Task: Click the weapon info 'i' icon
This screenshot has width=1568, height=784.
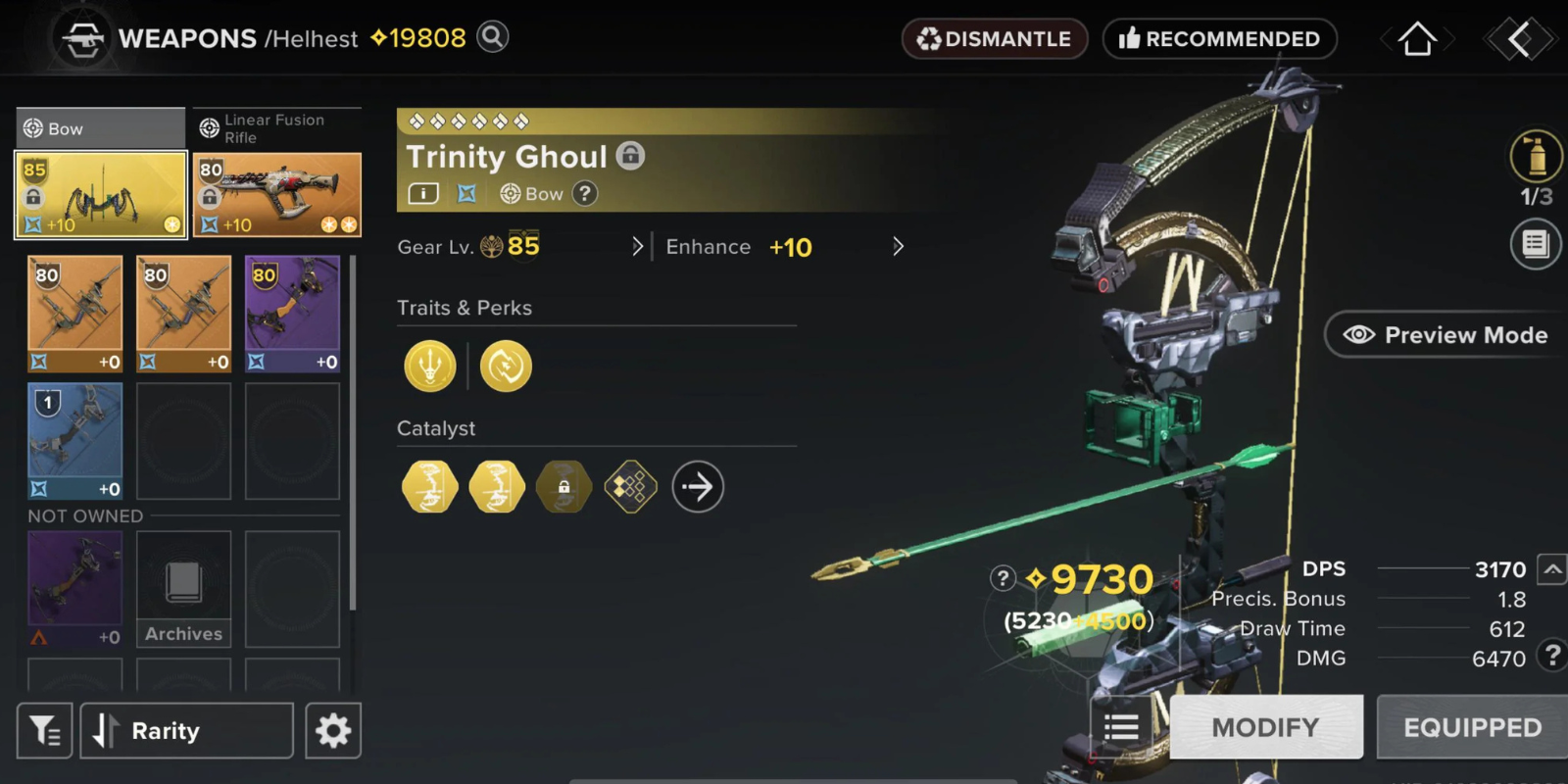Action: pos(421,193)
